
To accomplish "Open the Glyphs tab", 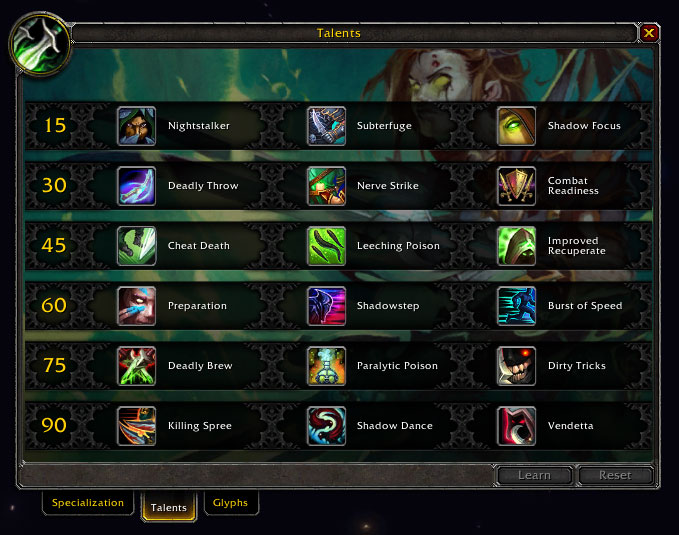I will 230,503.
